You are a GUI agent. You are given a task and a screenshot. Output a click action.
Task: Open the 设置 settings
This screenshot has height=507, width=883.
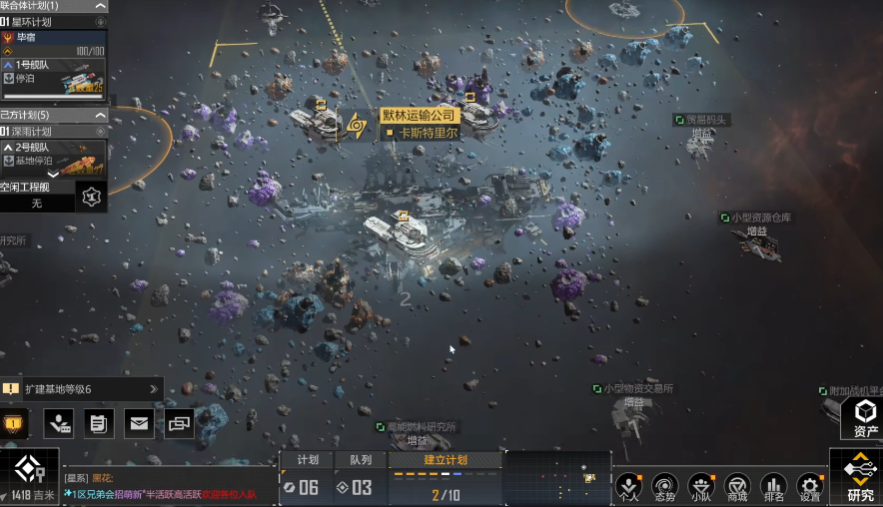point(809,487)
